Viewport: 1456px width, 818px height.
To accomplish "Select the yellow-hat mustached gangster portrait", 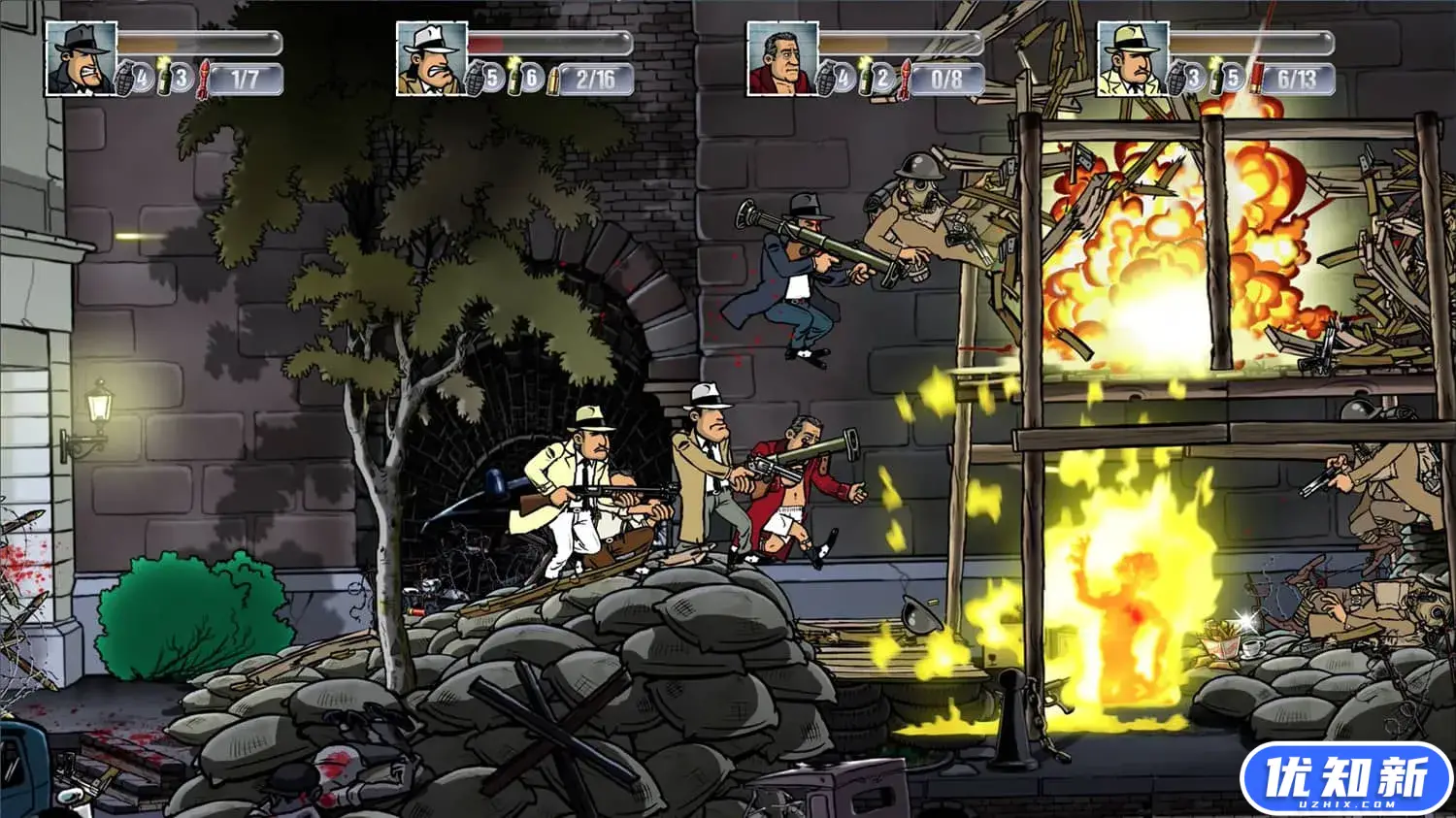I will (1133, 59).
